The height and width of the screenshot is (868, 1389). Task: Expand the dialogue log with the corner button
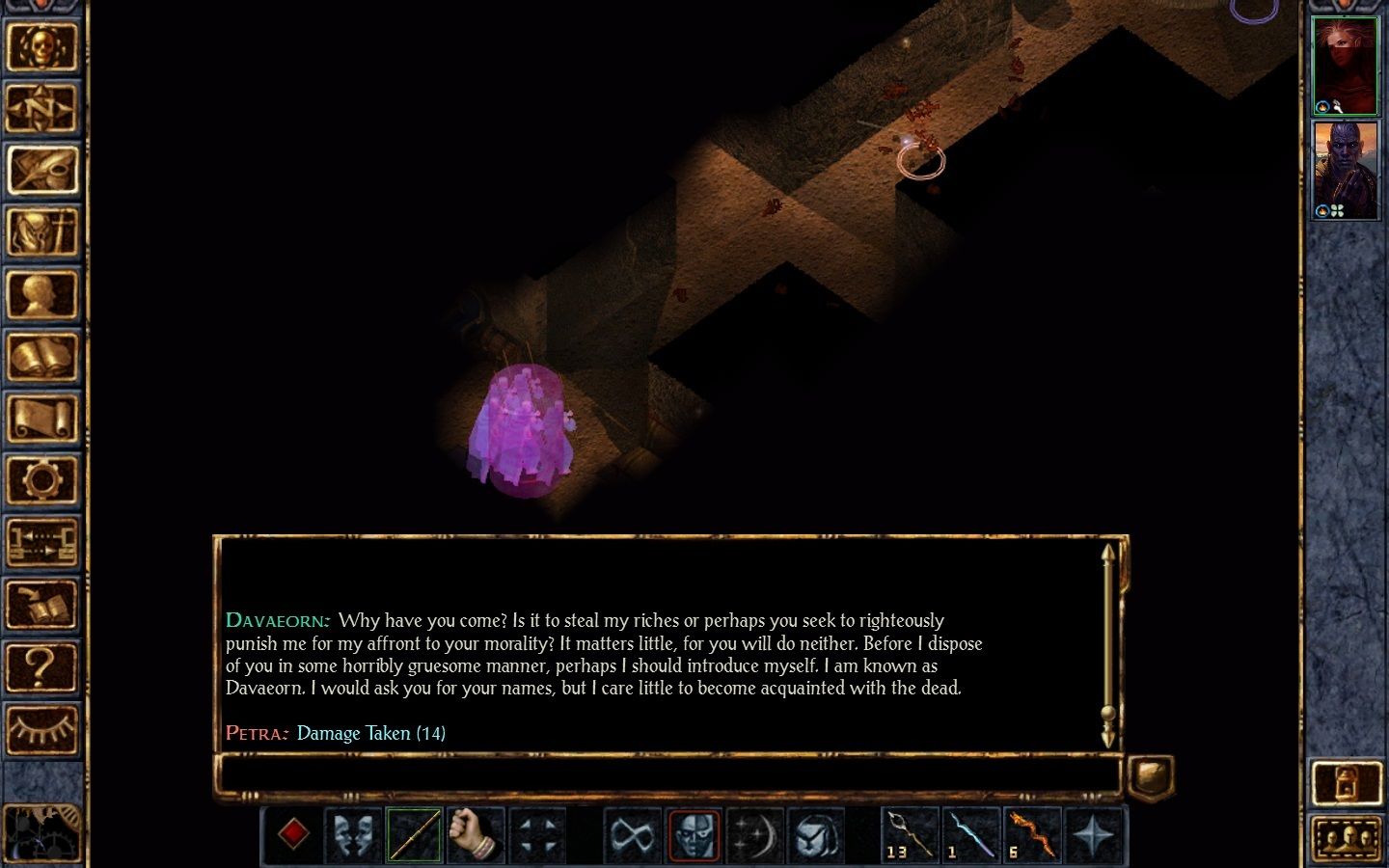1150,774
